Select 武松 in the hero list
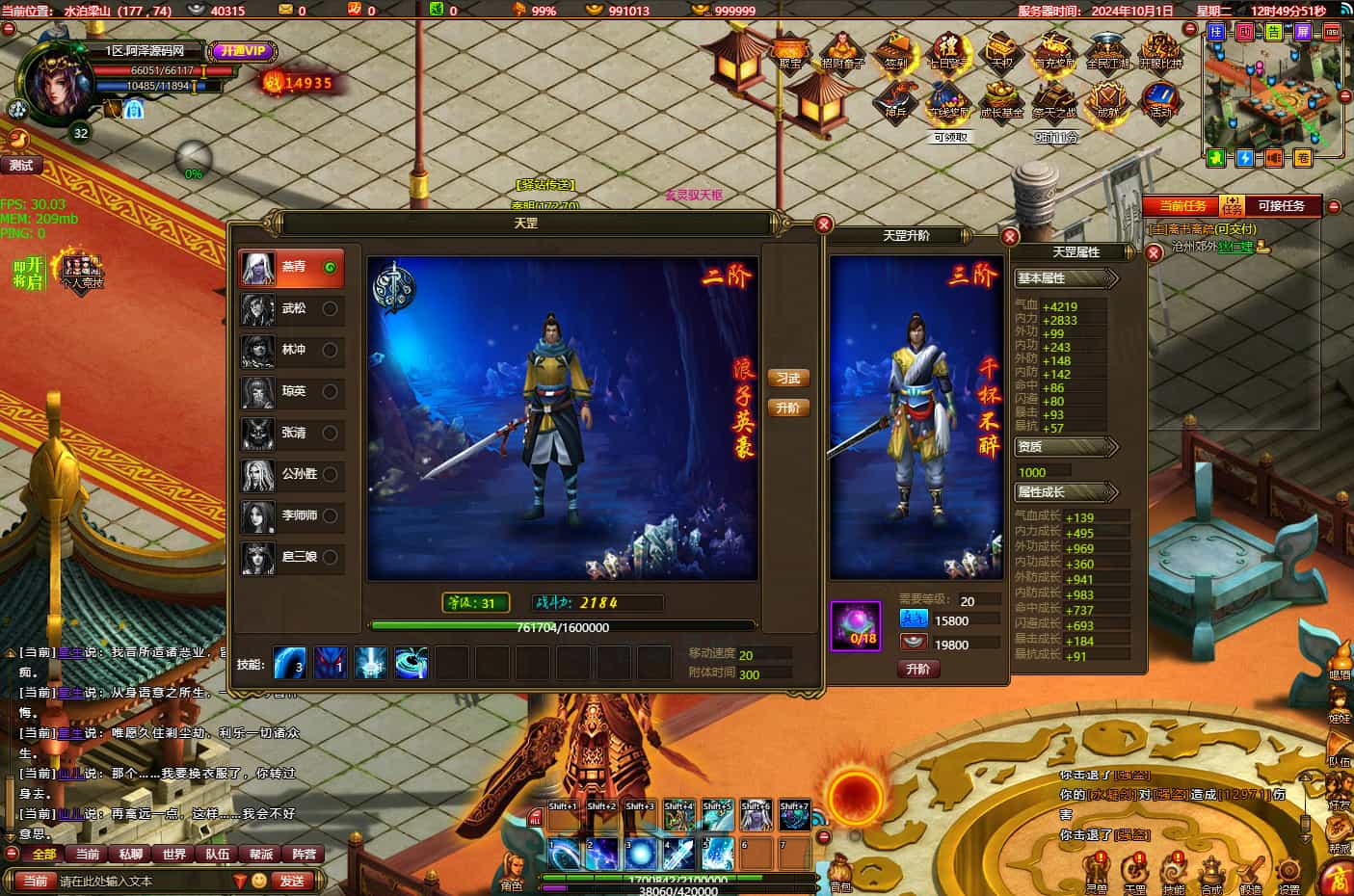The image size is (1354, 896). click(x=291, y=308)
